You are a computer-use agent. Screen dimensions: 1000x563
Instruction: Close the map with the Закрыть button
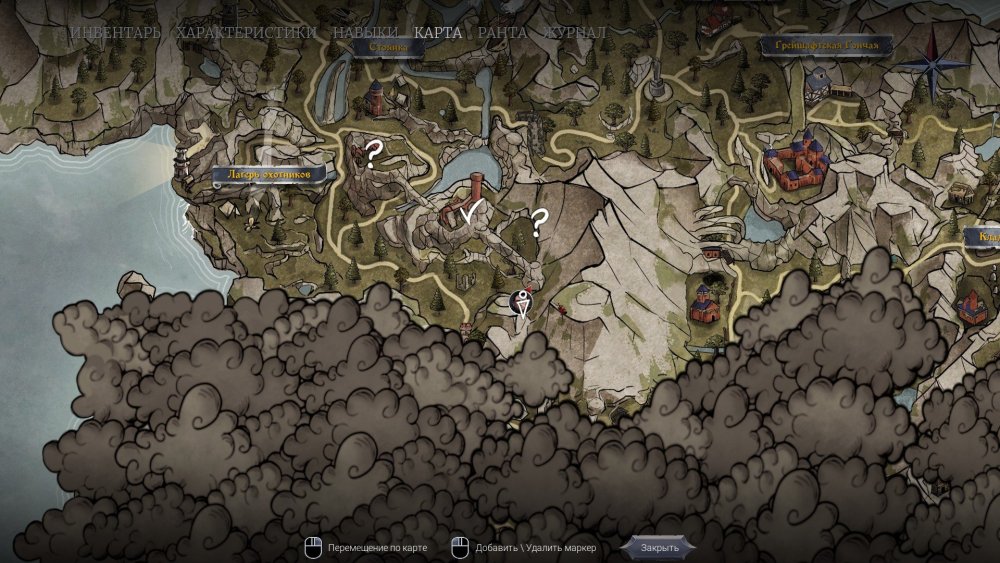(x=659, y=547)
